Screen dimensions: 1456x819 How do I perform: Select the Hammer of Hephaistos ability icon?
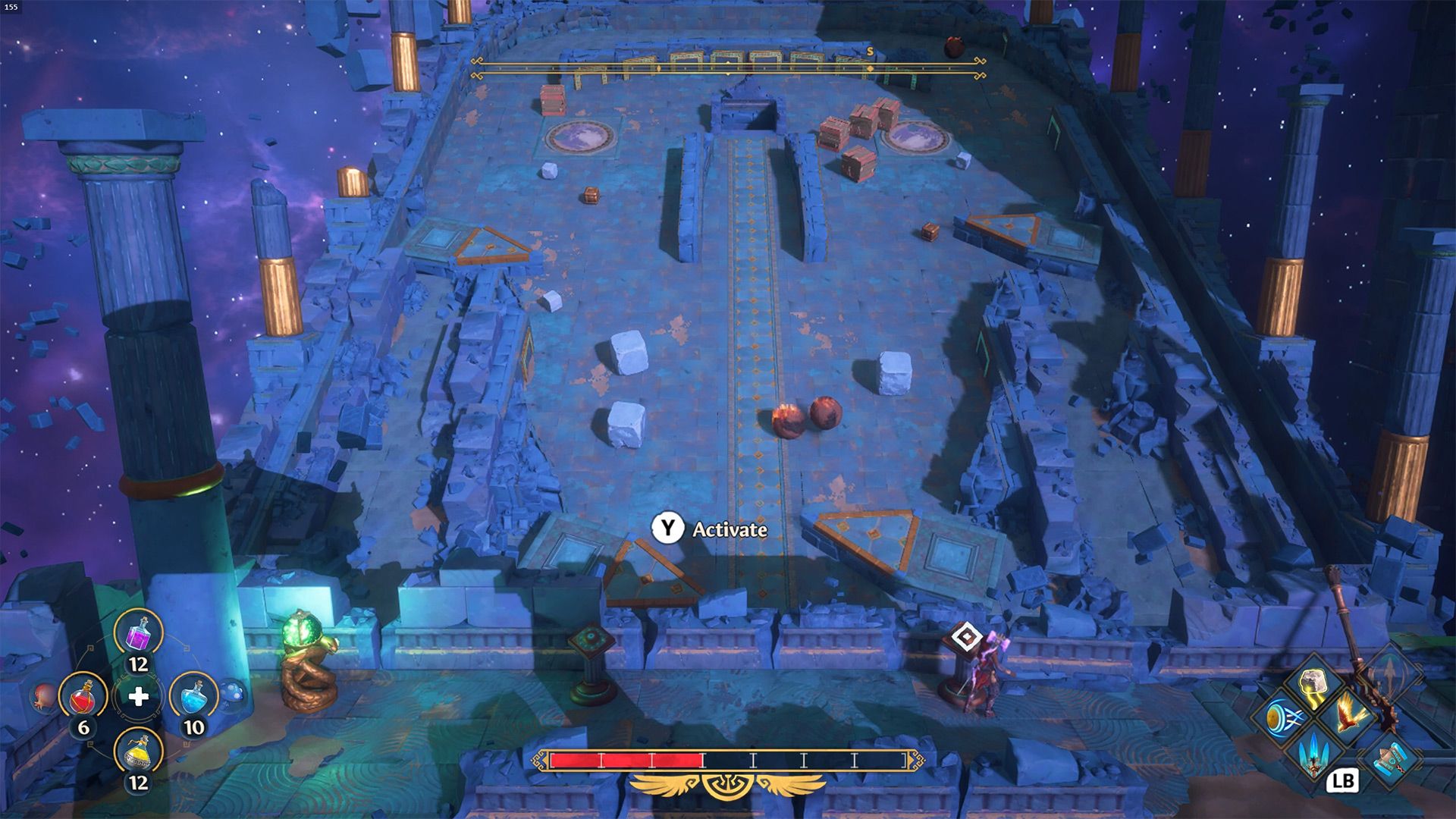(x=1392, y=759)
